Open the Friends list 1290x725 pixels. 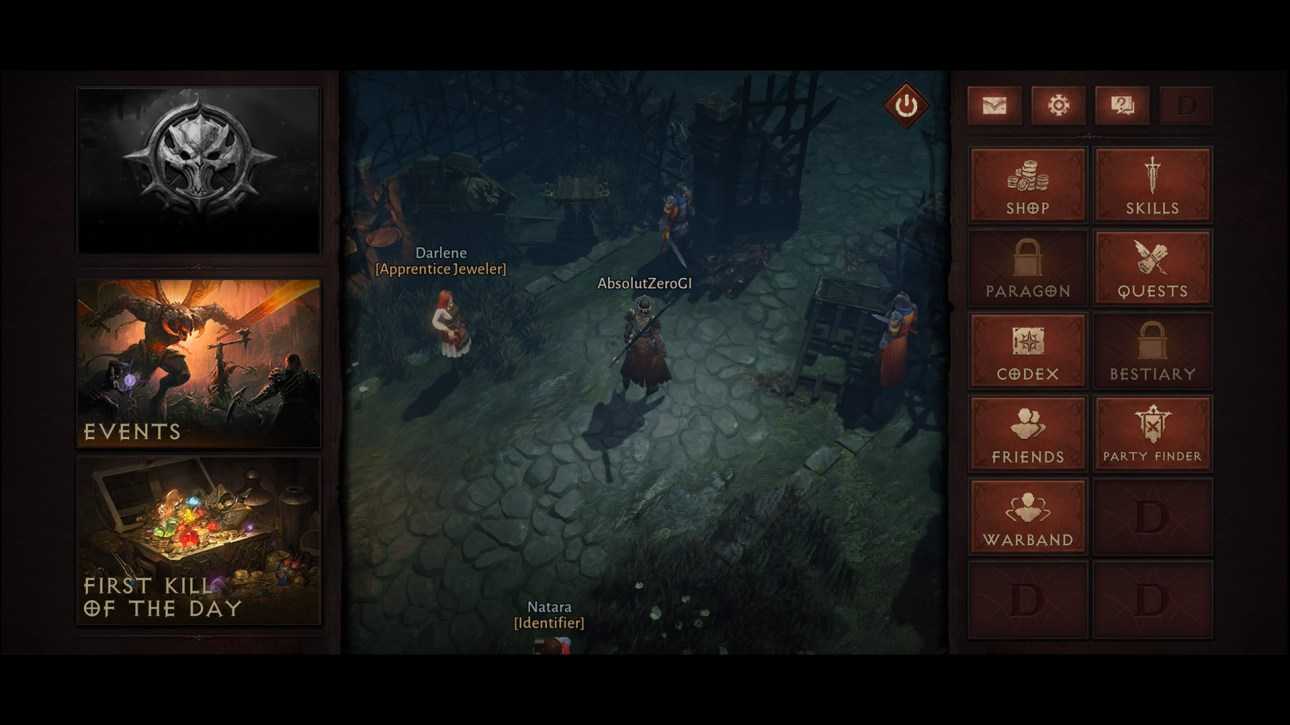(1027, 434)
